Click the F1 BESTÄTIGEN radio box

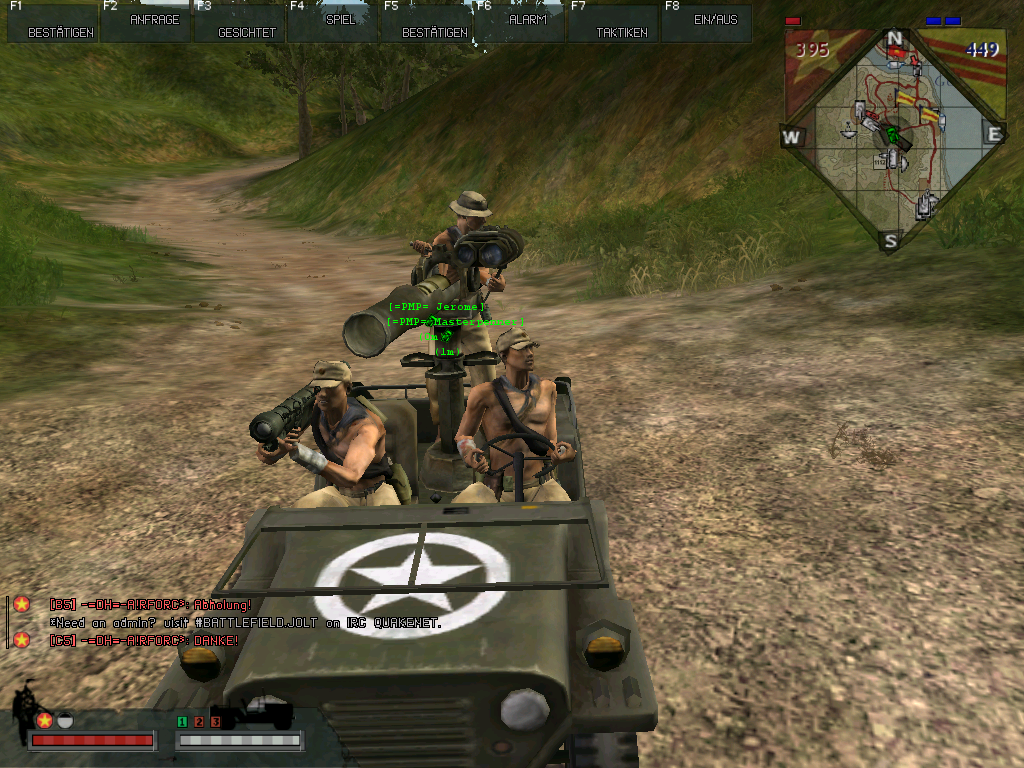pyautogui.click(x=52, y=24)
